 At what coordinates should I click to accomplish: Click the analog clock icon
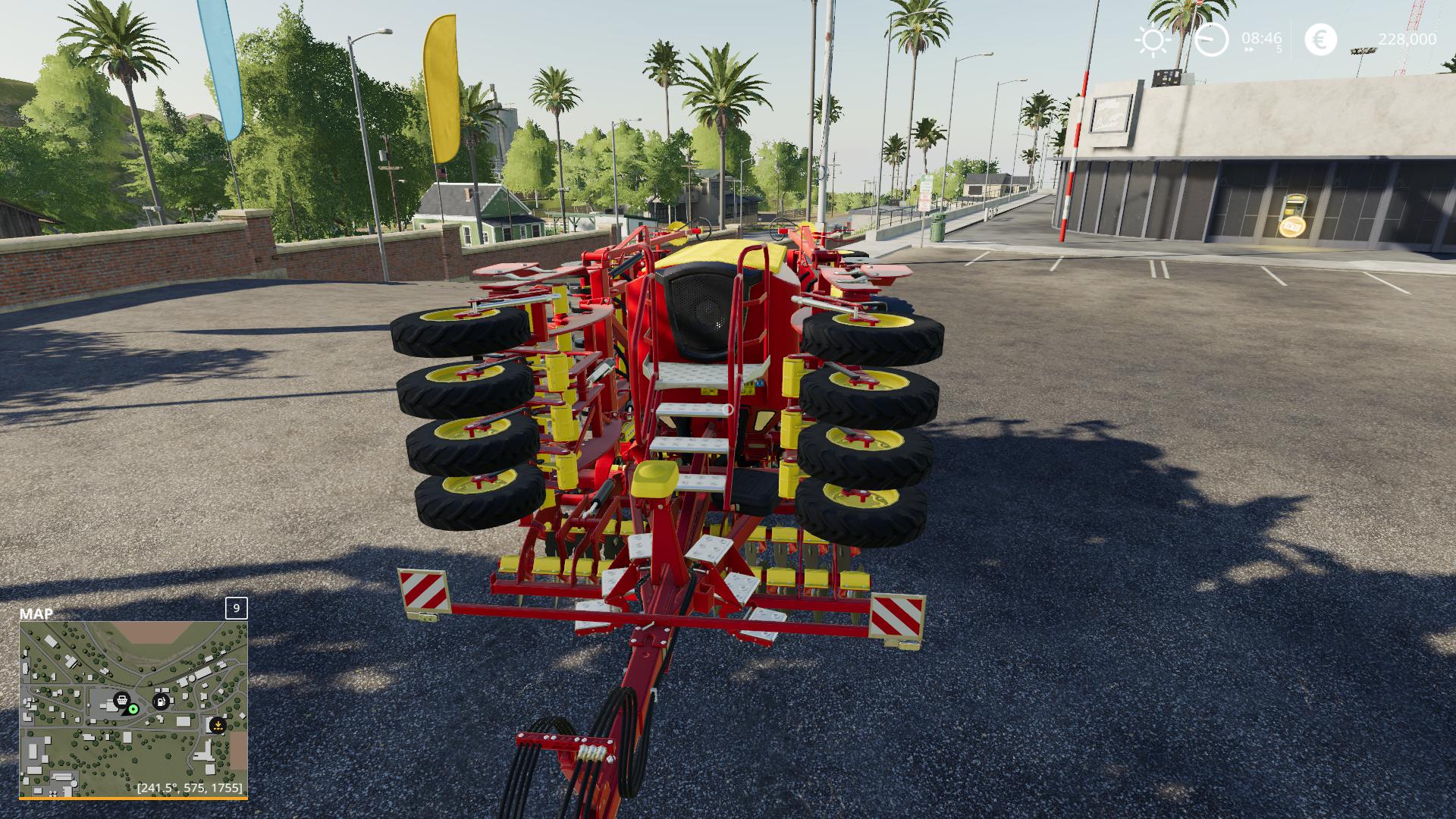click(1211, 39)
